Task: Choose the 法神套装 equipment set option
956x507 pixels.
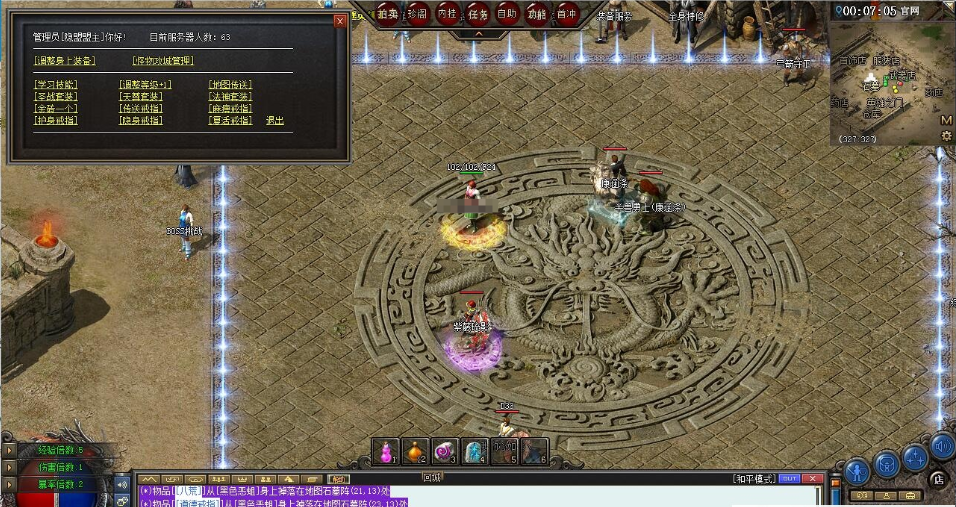Action: (230, 97)
